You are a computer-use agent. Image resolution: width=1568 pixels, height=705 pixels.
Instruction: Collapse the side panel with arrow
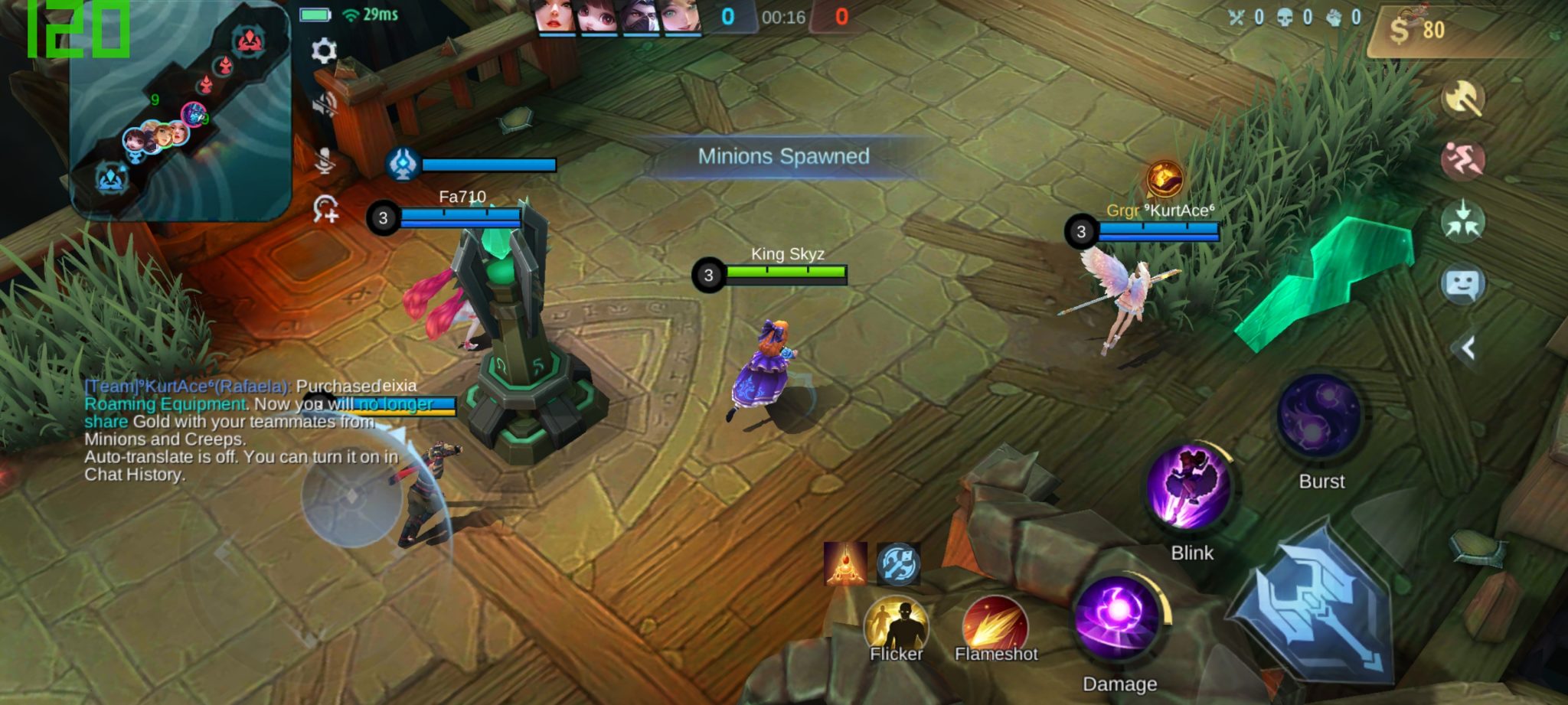point(1467,349)
